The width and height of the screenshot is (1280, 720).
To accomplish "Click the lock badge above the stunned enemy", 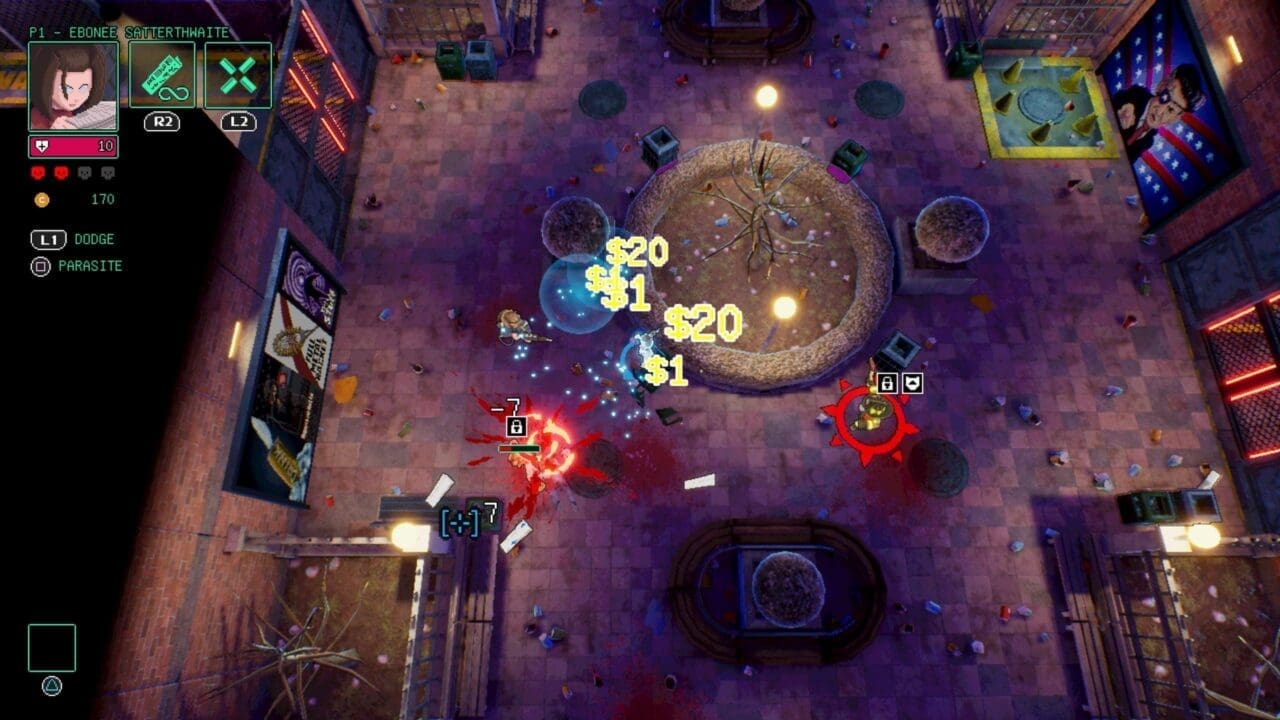I will 518,425.
